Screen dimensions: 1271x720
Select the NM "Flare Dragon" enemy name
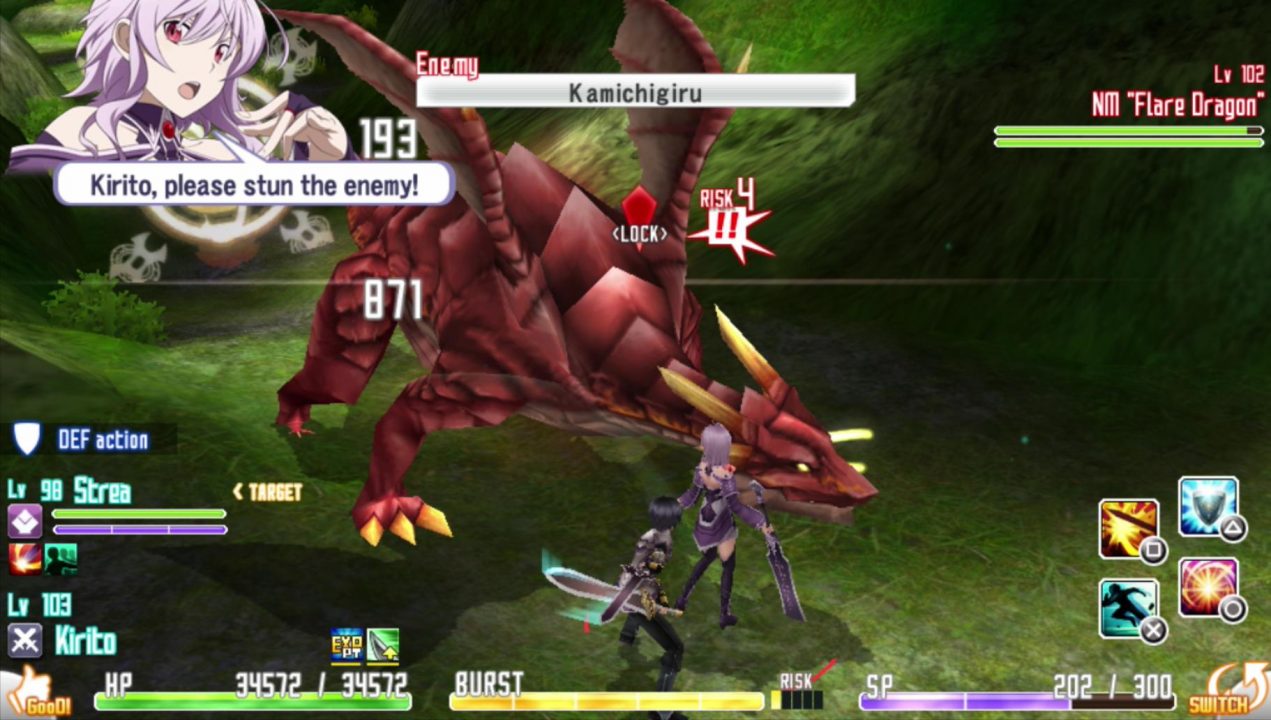[x=1177, y=104]
